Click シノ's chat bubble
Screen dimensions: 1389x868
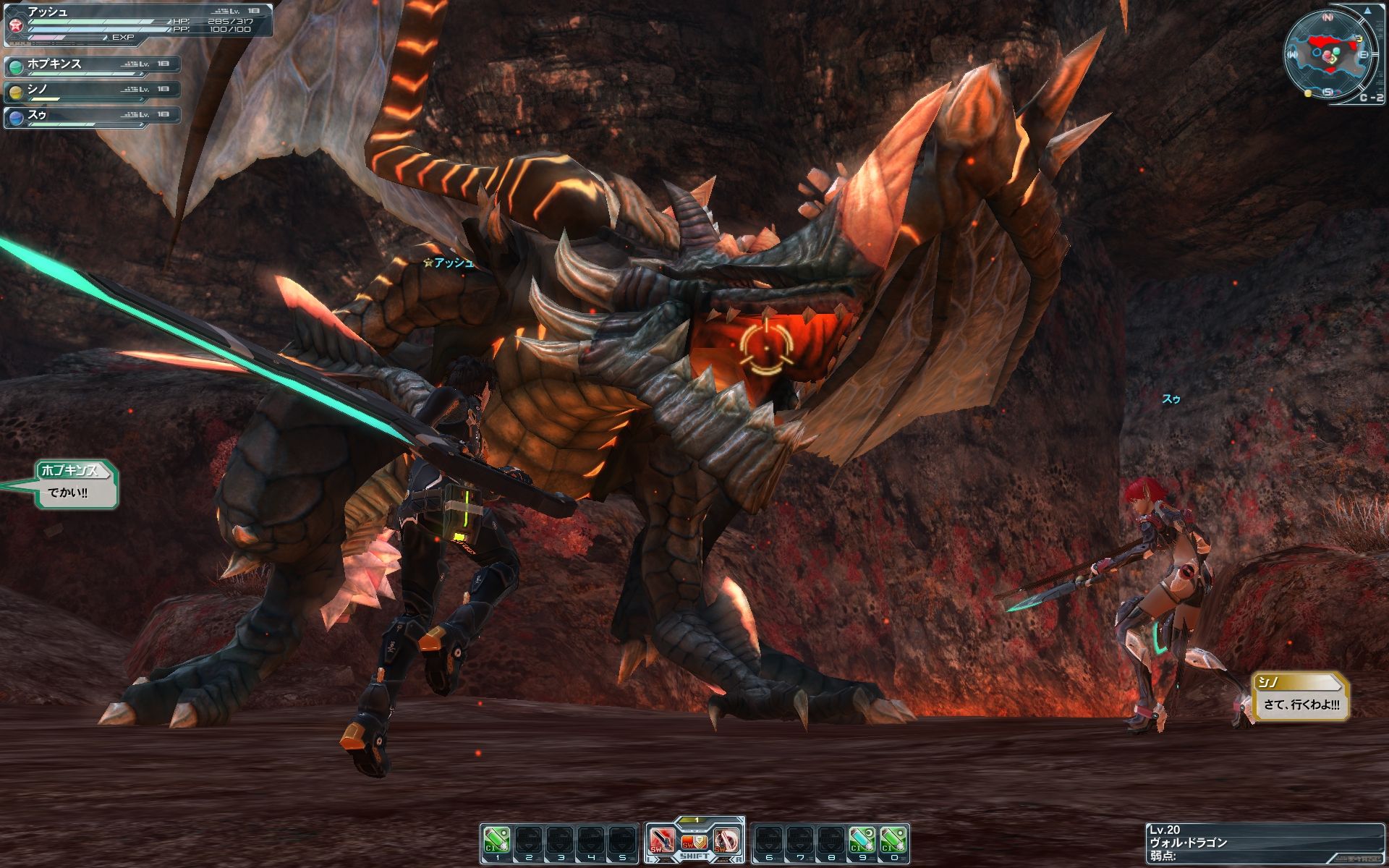(1301, 696)
